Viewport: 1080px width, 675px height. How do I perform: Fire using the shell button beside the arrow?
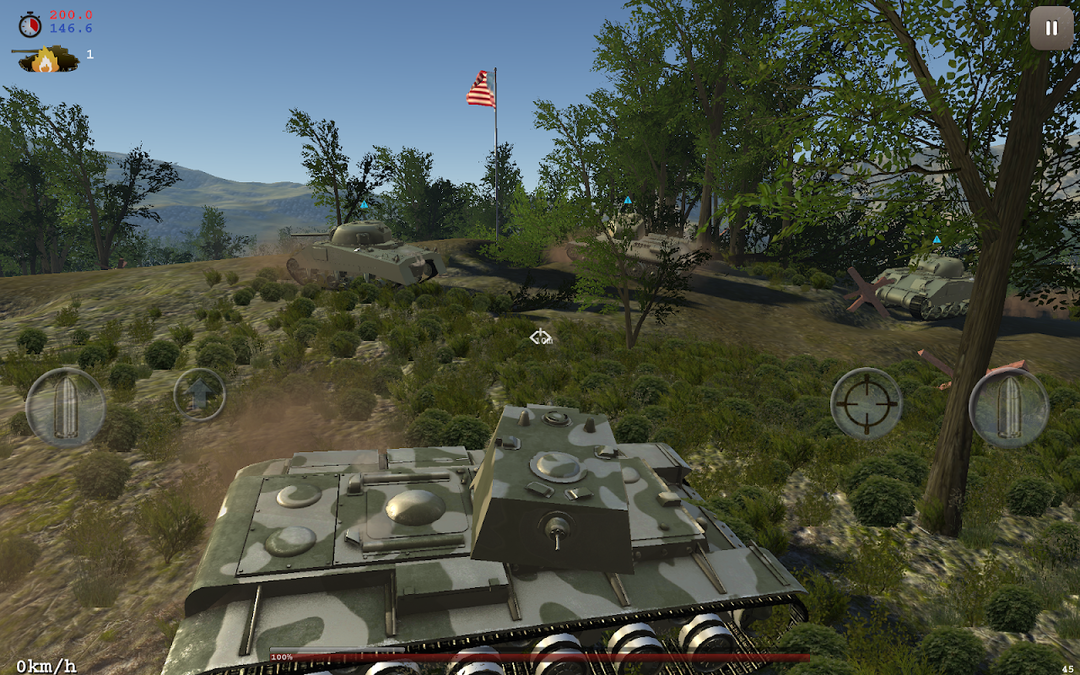pos(65,407)
